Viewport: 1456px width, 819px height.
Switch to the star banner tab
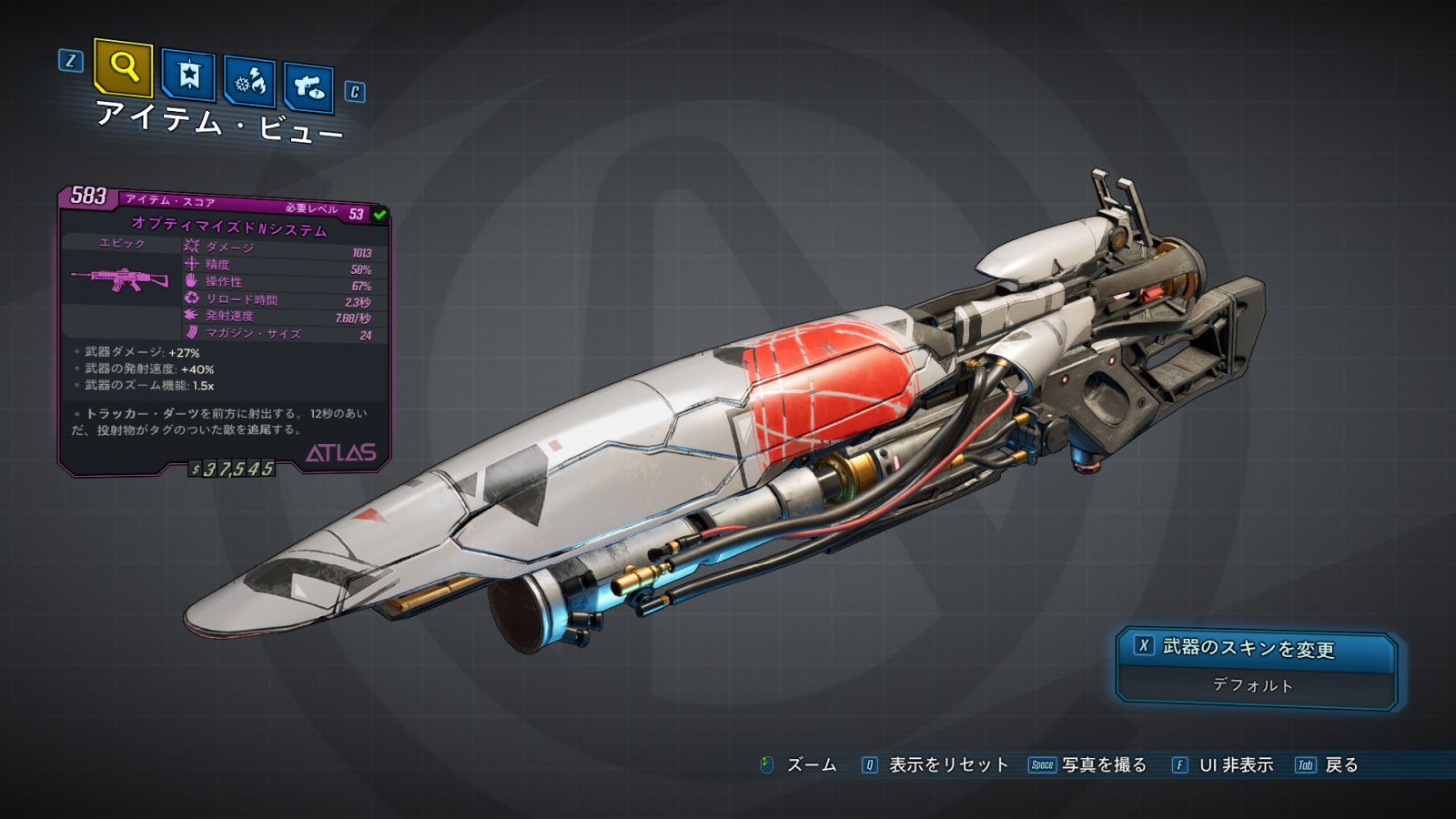click(x=188, y=75)
